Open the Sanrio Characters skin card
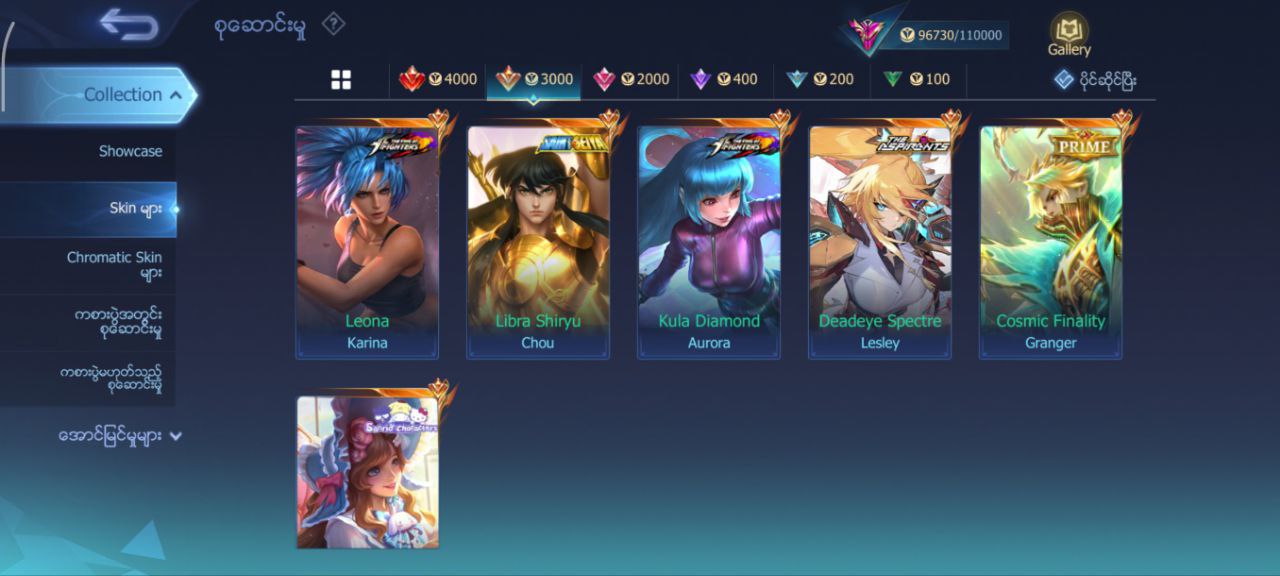This screenshot has height=576, width=1280. pyautogui.click(x=367, y=472)
